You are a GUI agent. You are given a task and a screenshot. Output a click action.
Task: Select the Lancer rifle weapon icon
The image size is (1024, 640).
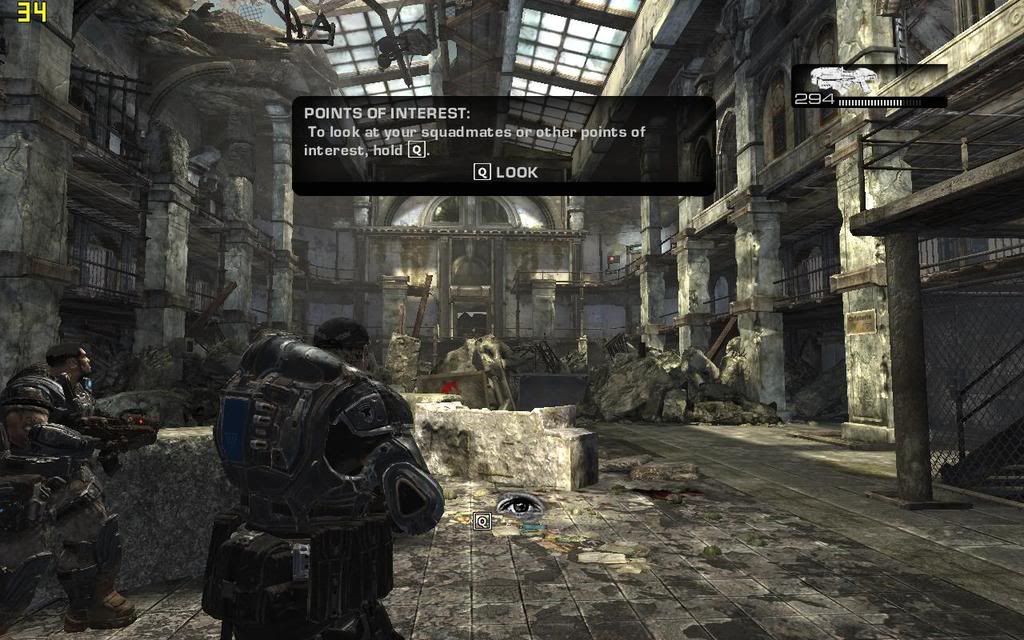(x=843, y=79)
